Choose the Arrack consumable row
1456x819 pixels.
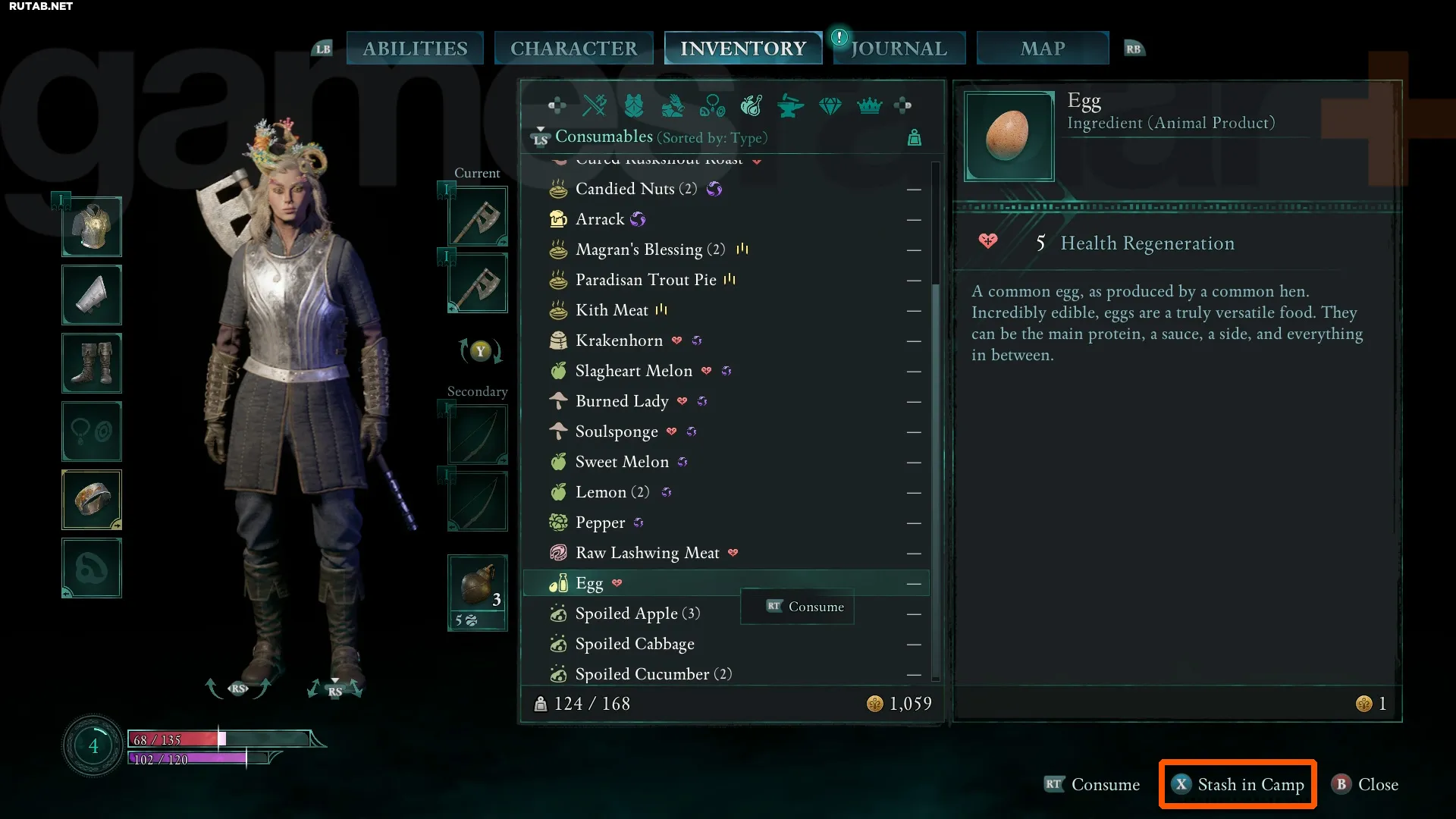(599, 219)
